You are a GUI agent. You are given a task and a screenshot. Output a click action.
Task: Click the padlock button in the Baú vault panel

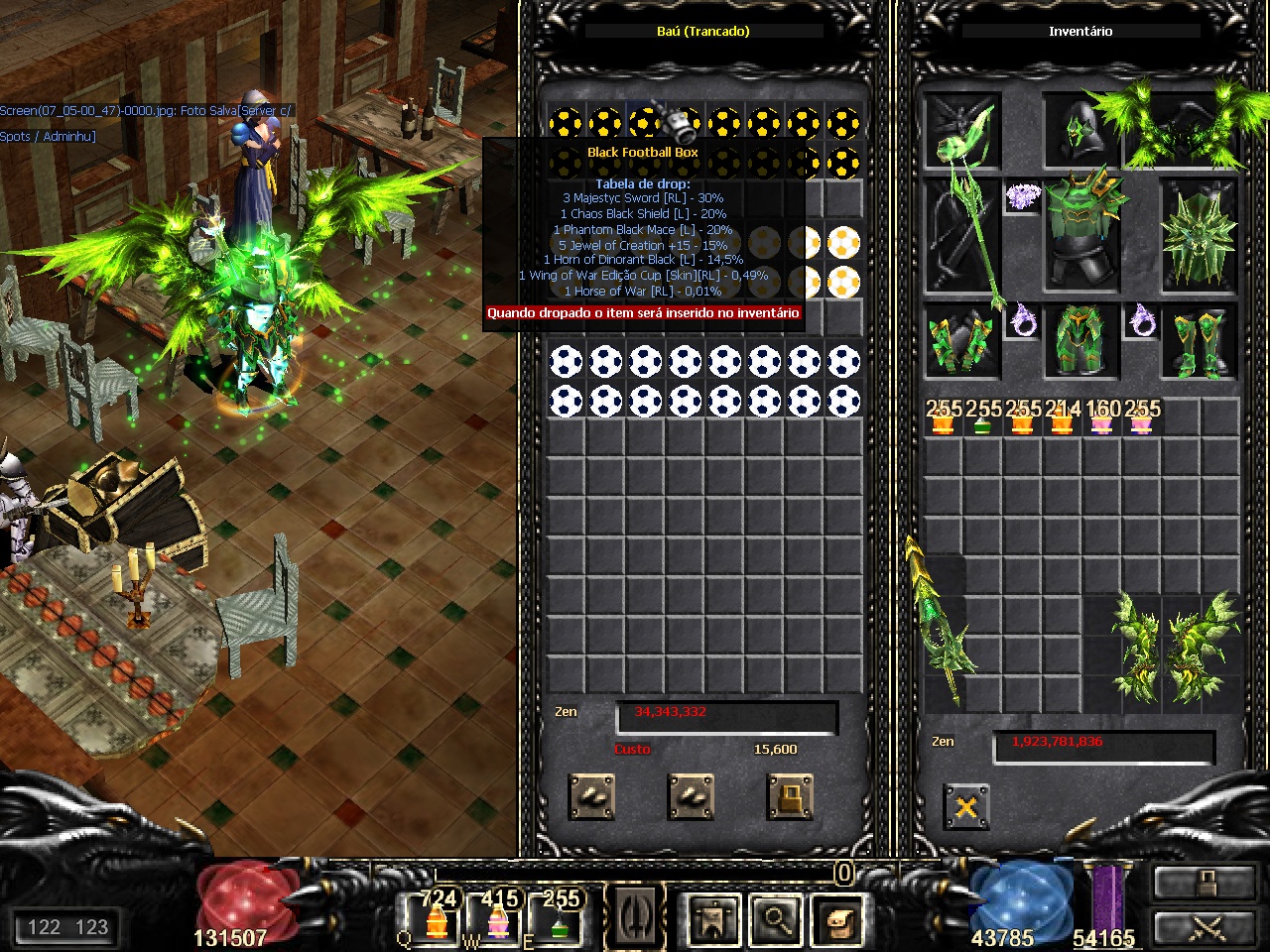coord(790,796)
